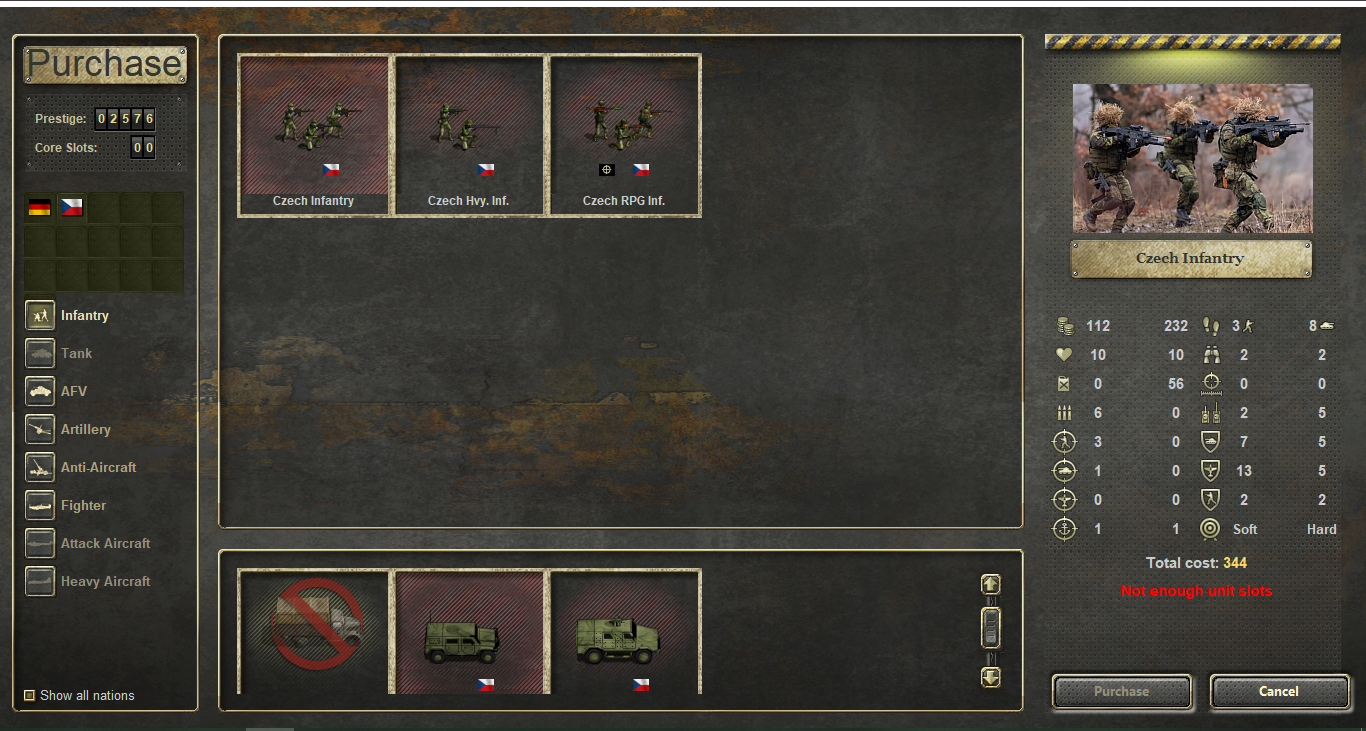1366x731 pixels.
Task: Select the Czech flag nation
Action: click(x=72, y=207)
